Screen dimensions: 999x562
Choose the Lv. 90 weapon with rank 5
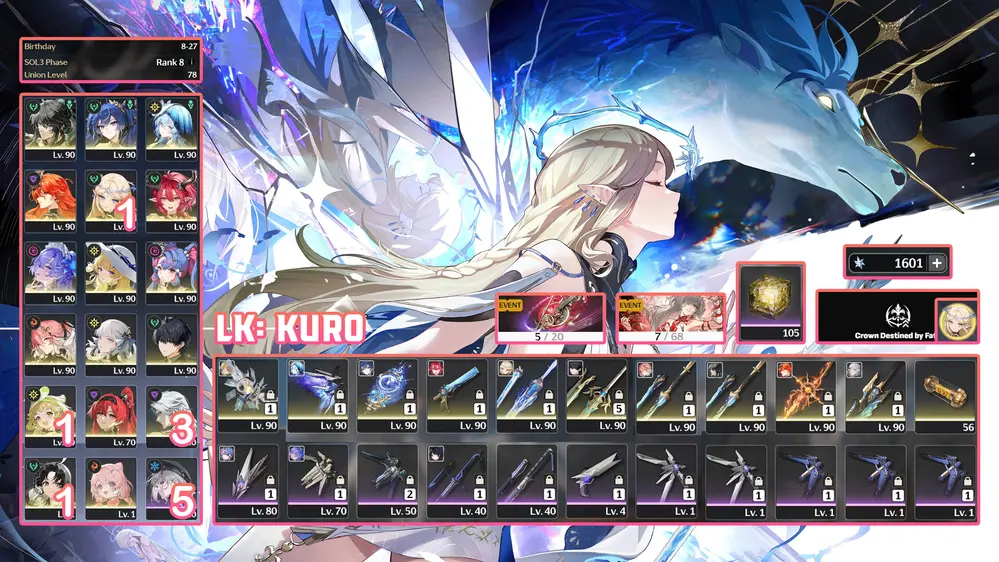tap(596, 396)
